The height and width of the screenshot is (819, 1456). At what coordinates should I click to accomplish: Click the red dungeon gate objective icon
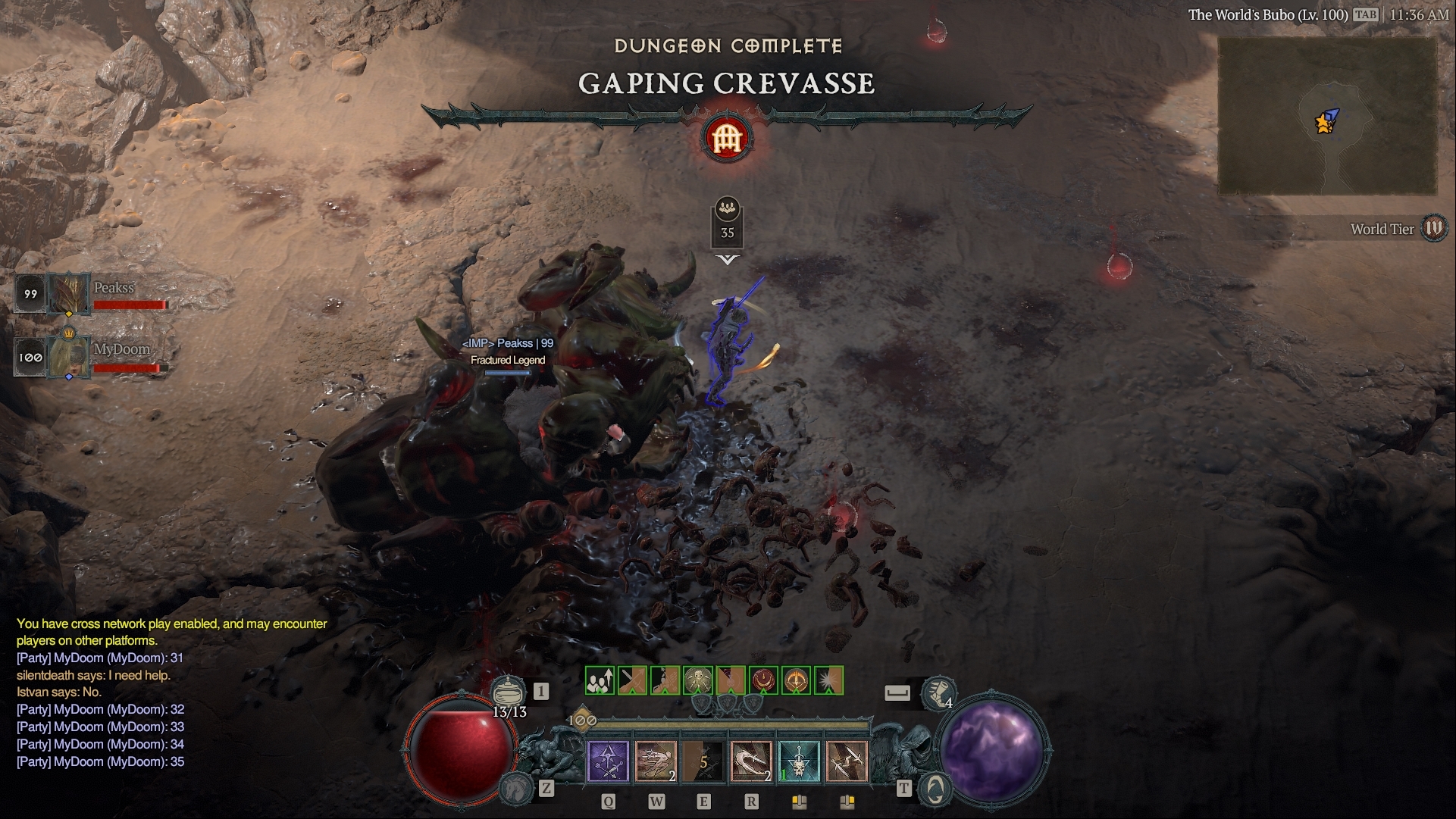727,139
